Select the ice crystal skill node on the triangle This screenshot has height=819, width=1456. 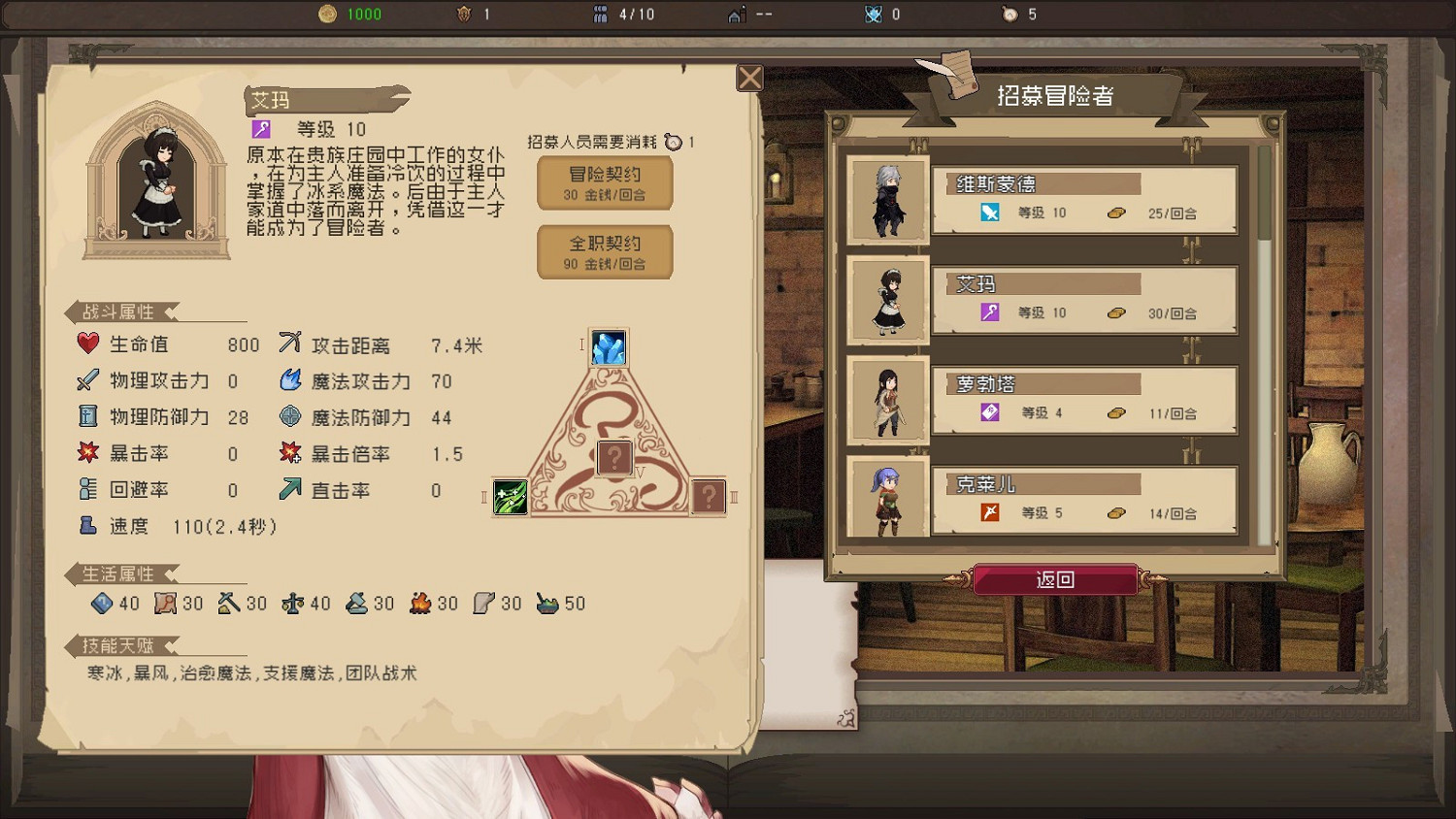[x=609, y=347]
